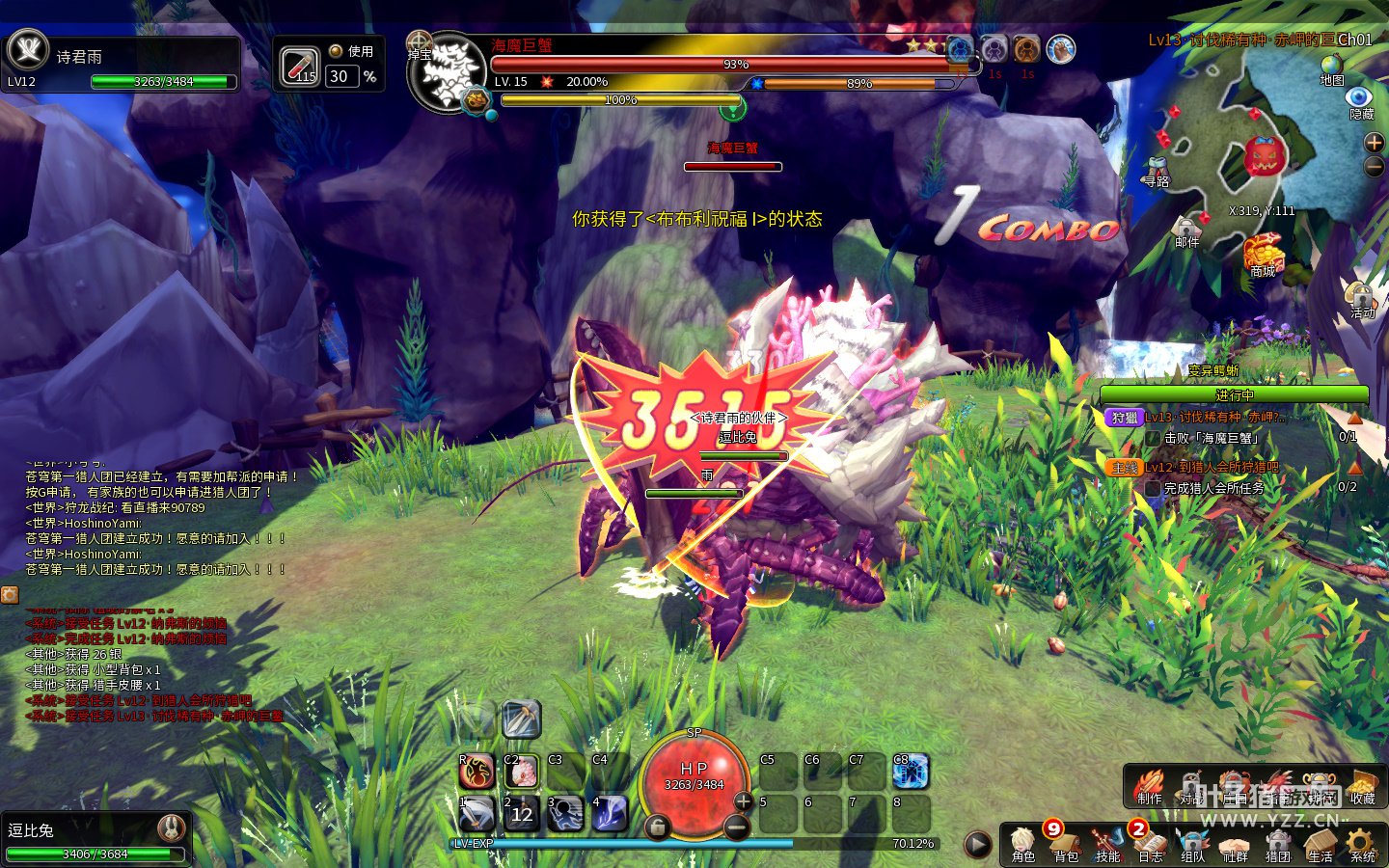The height and width of the screenshot is (868, 1389).
Task: Expand the menu bar with the arrow button
Action: coord(977,845)
